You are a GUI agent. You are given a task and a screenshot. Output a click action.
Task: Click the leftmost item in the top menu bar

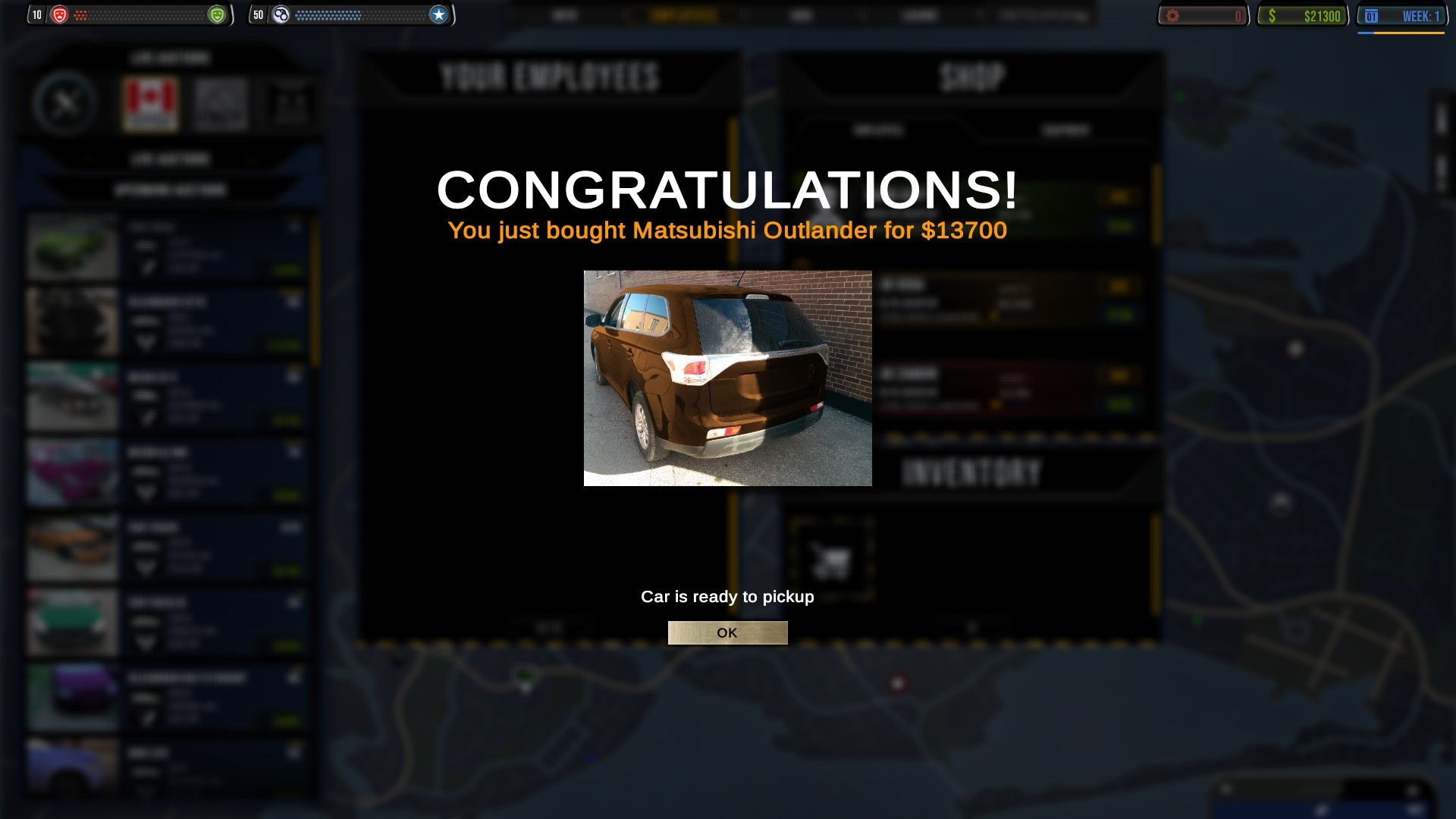tap(565, 14)
